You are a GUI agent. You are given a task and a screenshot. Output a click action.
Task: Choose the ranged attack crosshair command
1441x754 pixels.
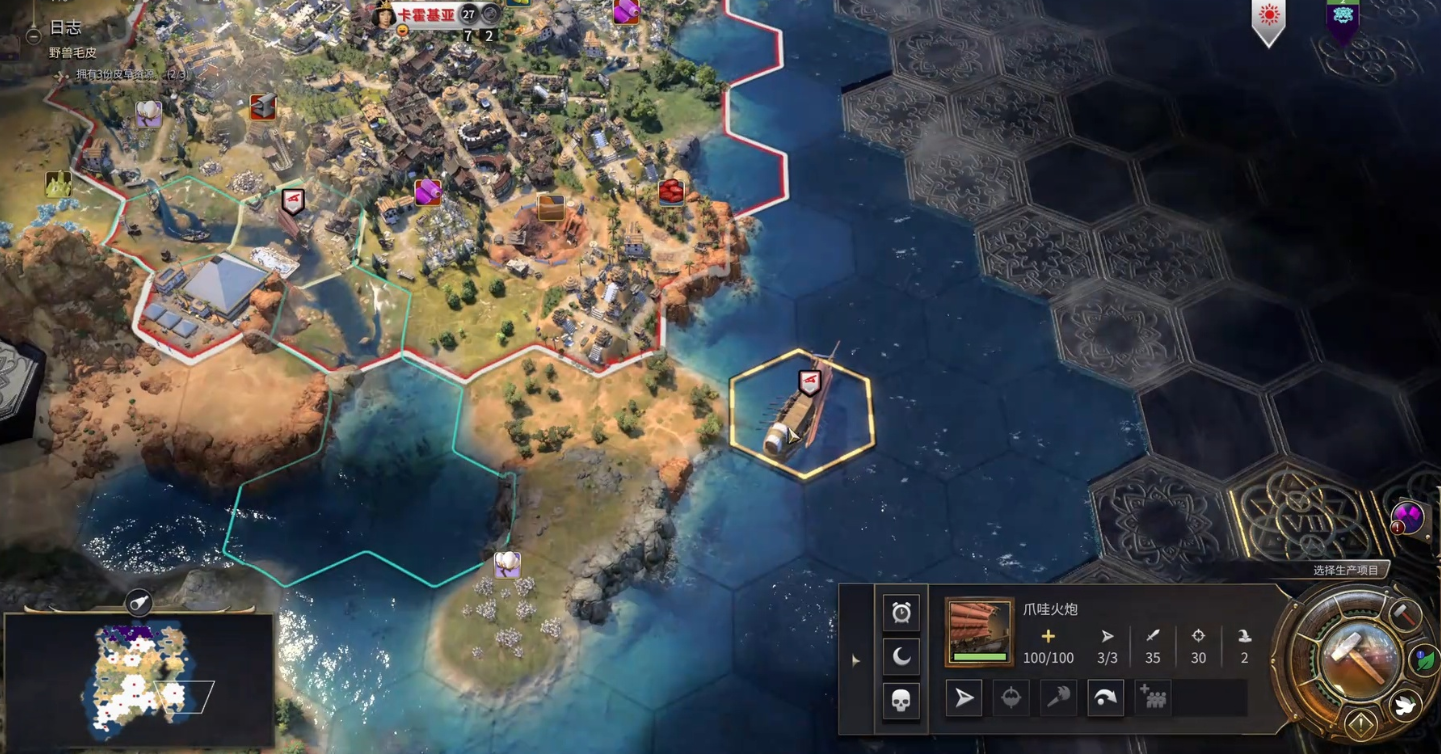click(x=1011, y=698)
